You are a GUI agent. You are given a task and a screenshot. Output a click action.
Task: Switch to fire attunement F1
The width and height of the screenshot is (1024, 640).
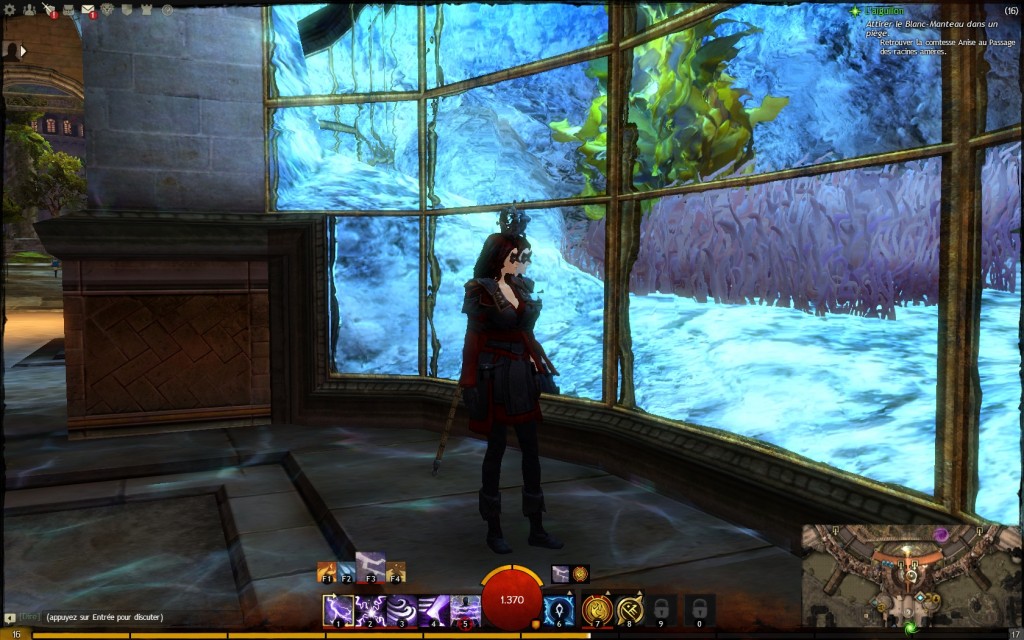[x=326, y=572]
